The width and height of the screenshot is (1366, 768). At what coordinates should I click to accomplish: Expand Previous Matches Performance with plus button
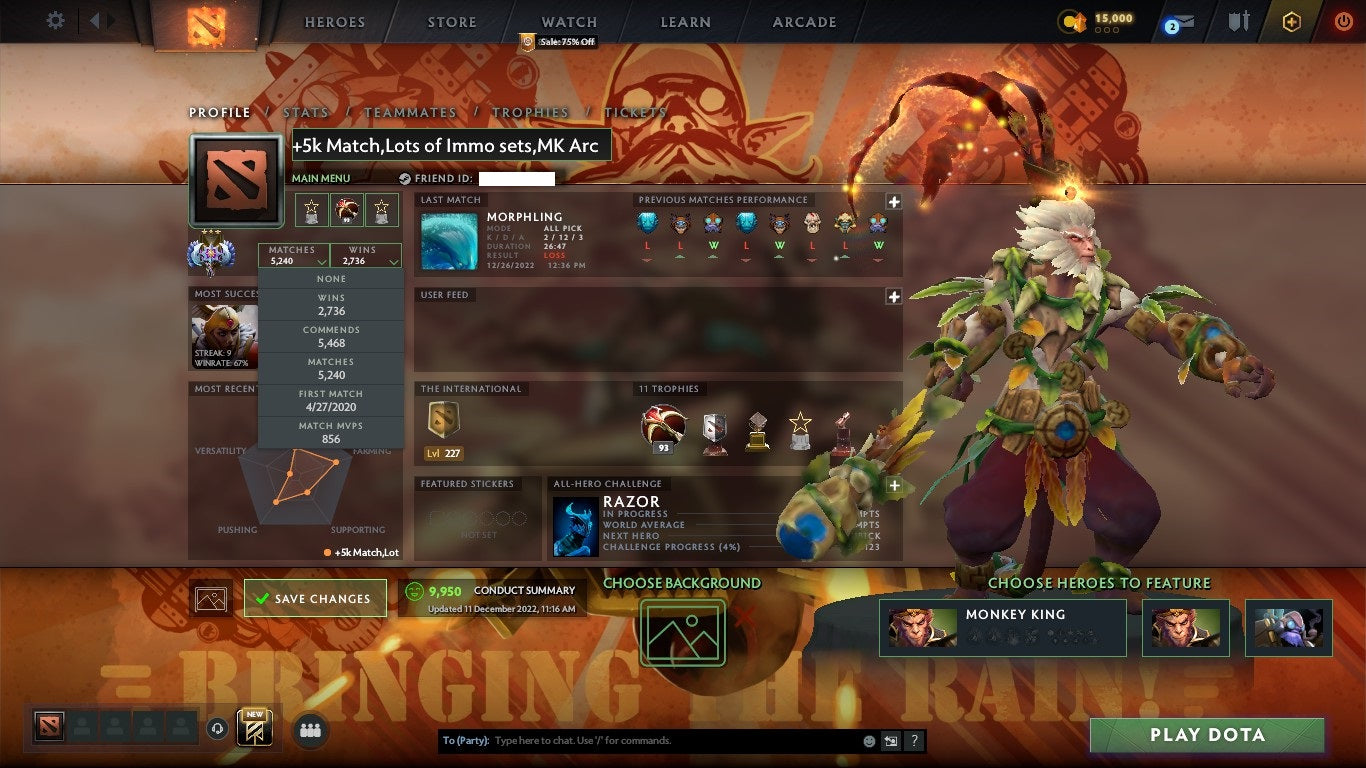895,202
